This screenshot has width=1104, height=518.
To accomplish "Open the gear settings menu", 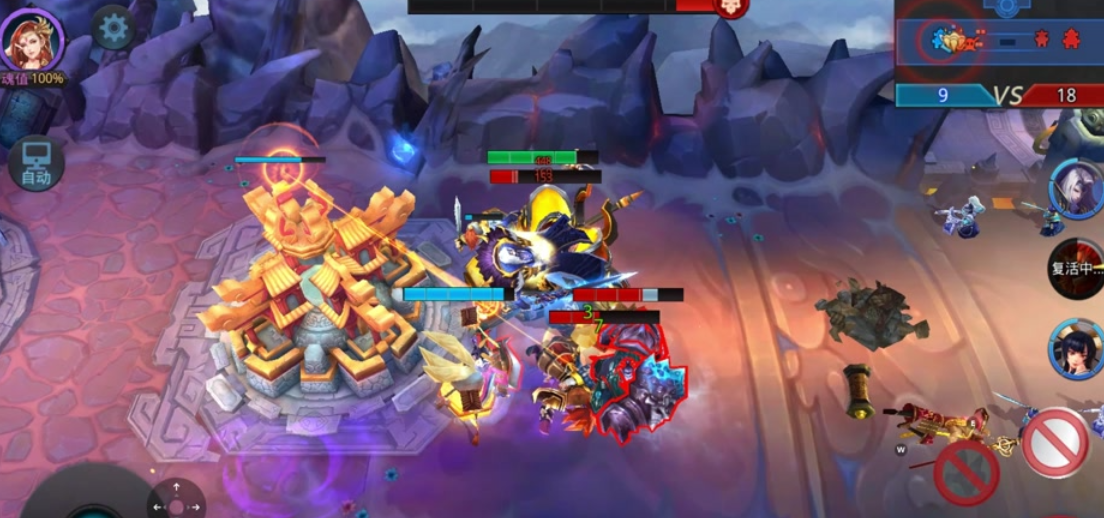I will coord(113,28).
